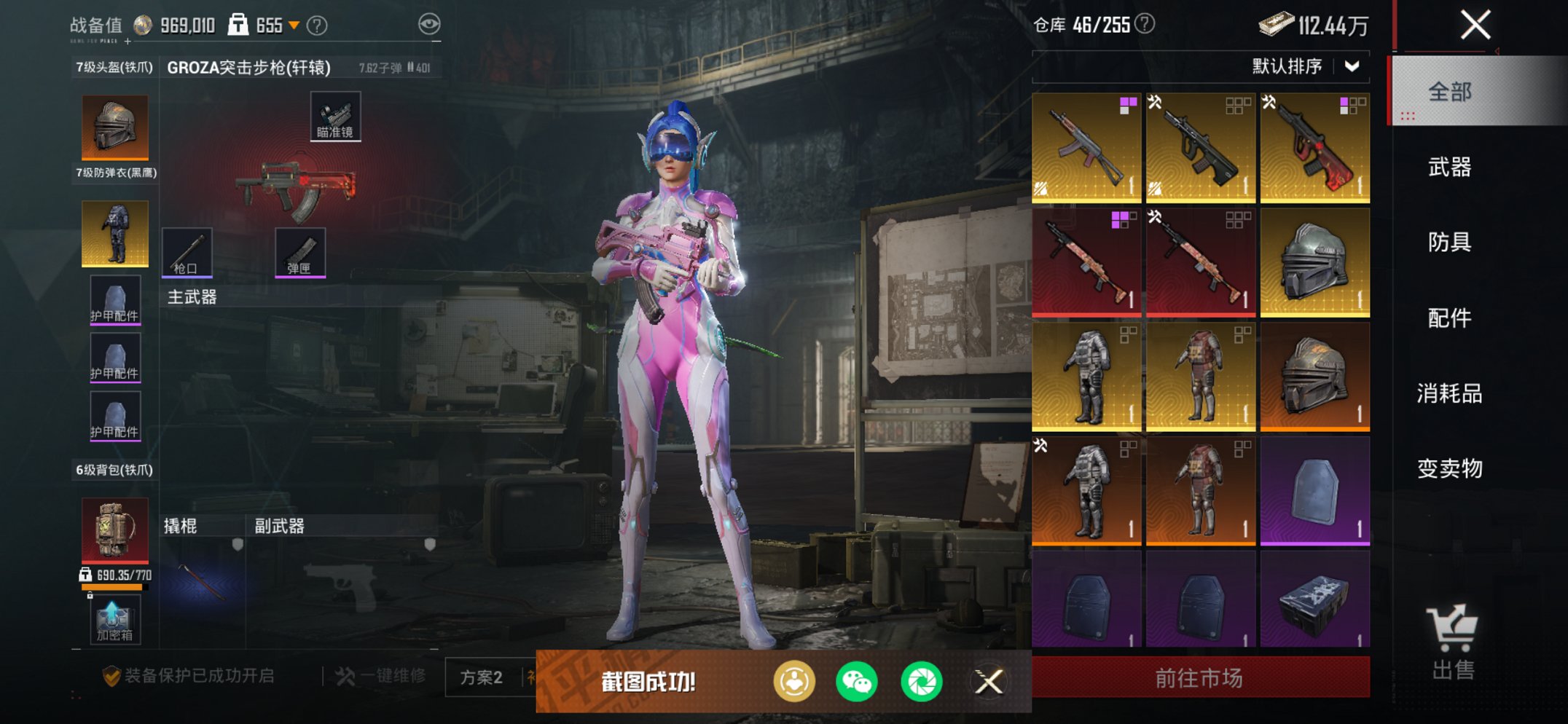This screenshot has height=724, width=1568.
Task: Select the 方案2 loadout preset
Action: click(x=481, y=677)
